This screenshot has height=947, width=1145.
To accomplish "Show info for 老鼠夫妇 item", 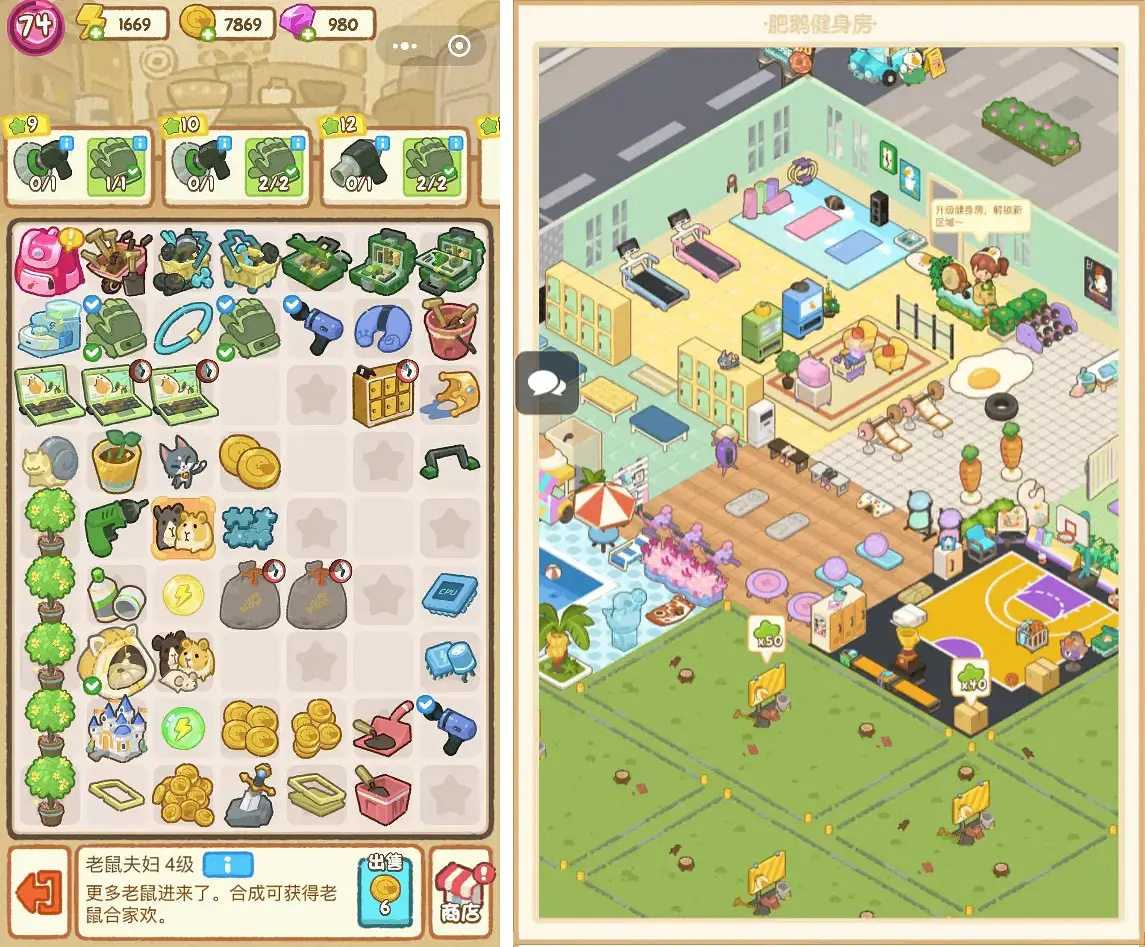I will click(x=228, y=864).
